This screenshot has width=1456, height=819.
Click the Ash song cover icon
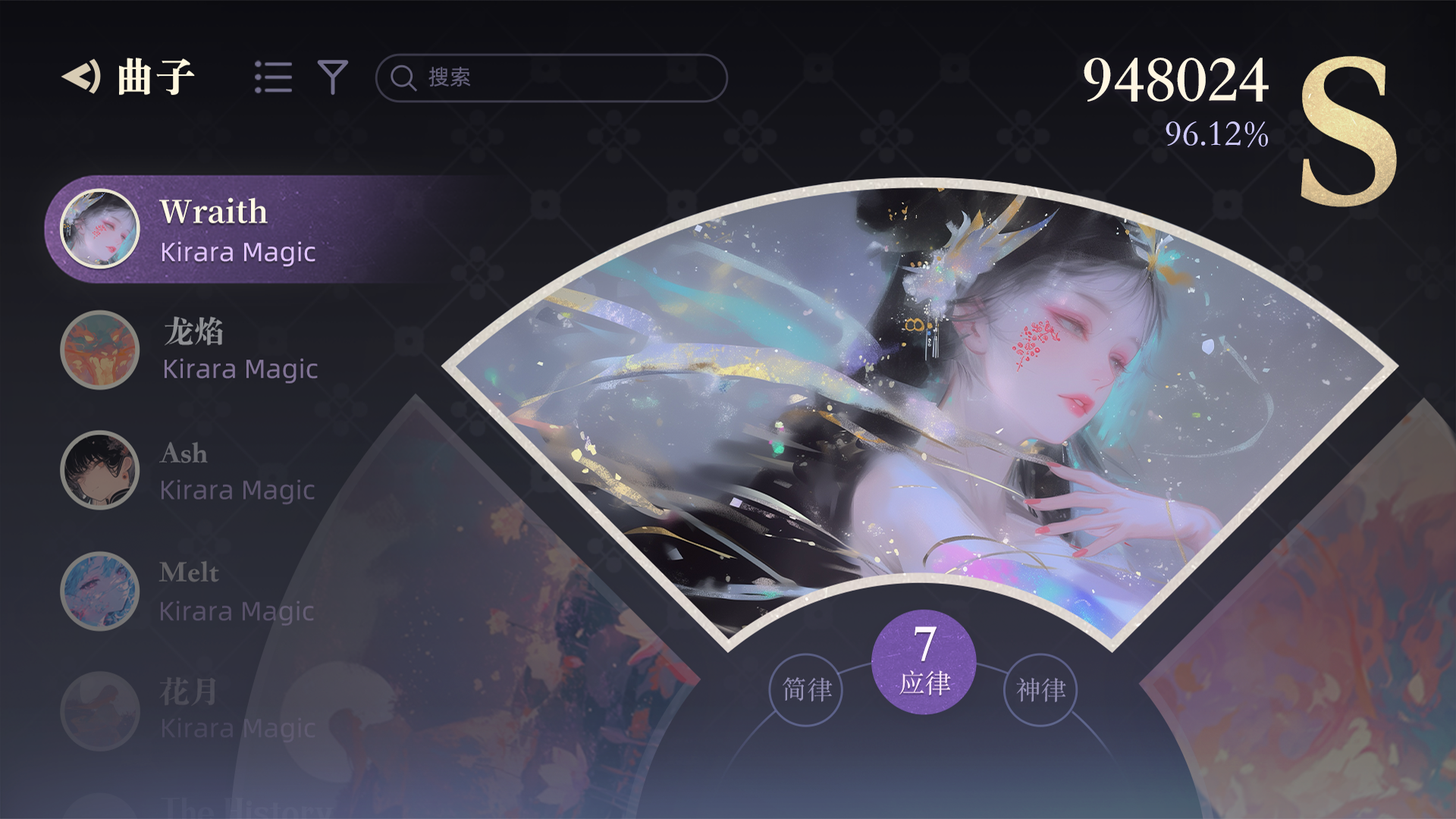tap(101, 470)
